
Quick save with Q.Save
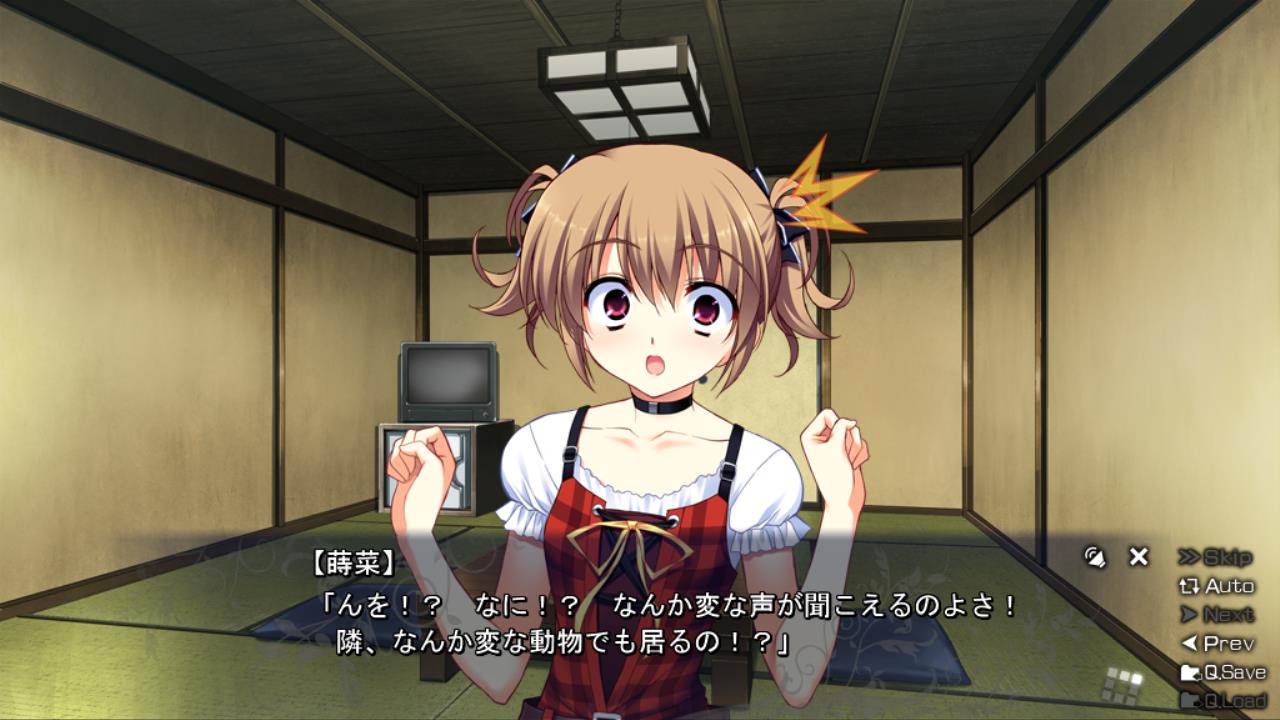tap(1223, 672)
